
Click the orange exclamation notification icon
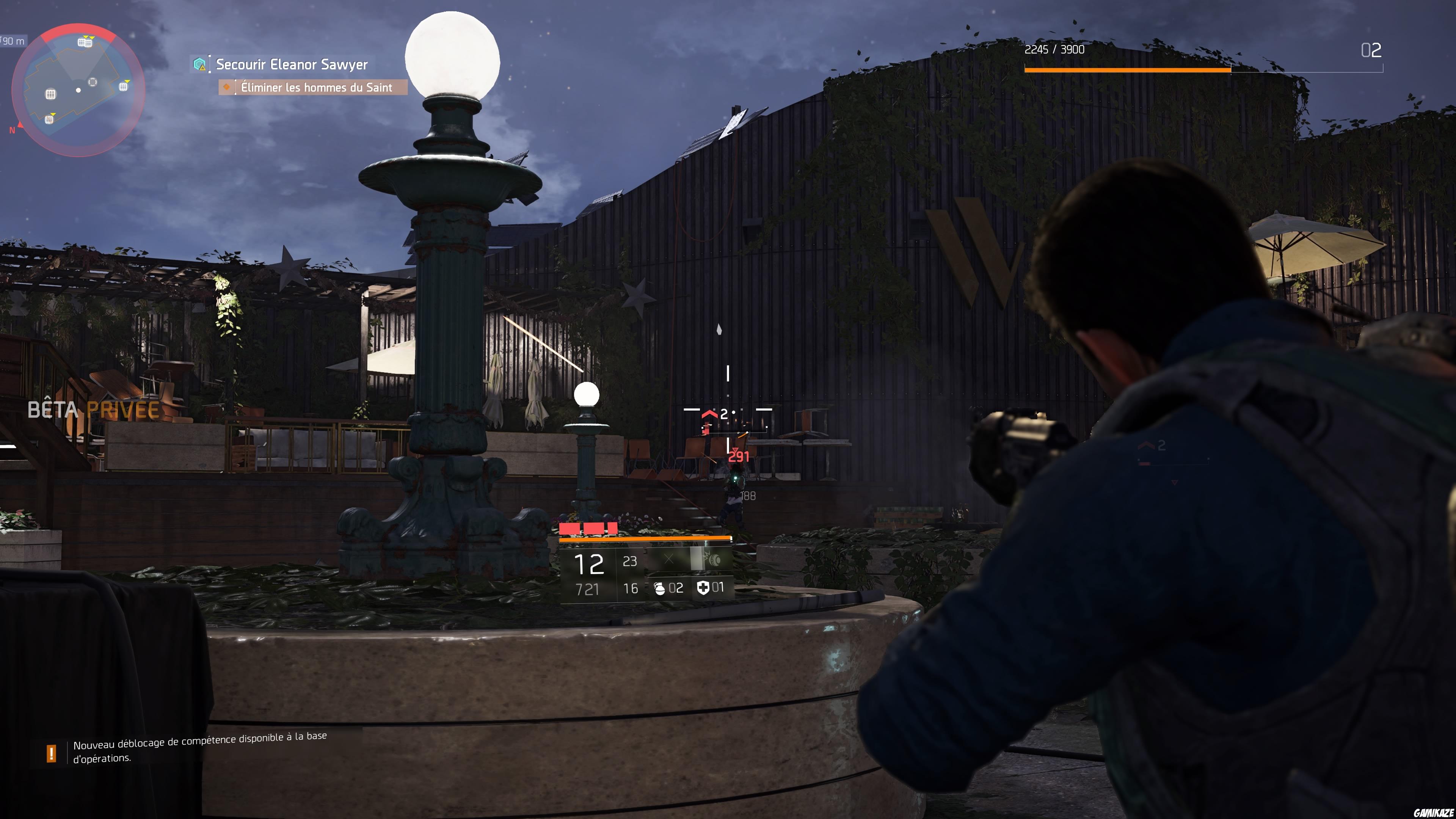(52, 753)
